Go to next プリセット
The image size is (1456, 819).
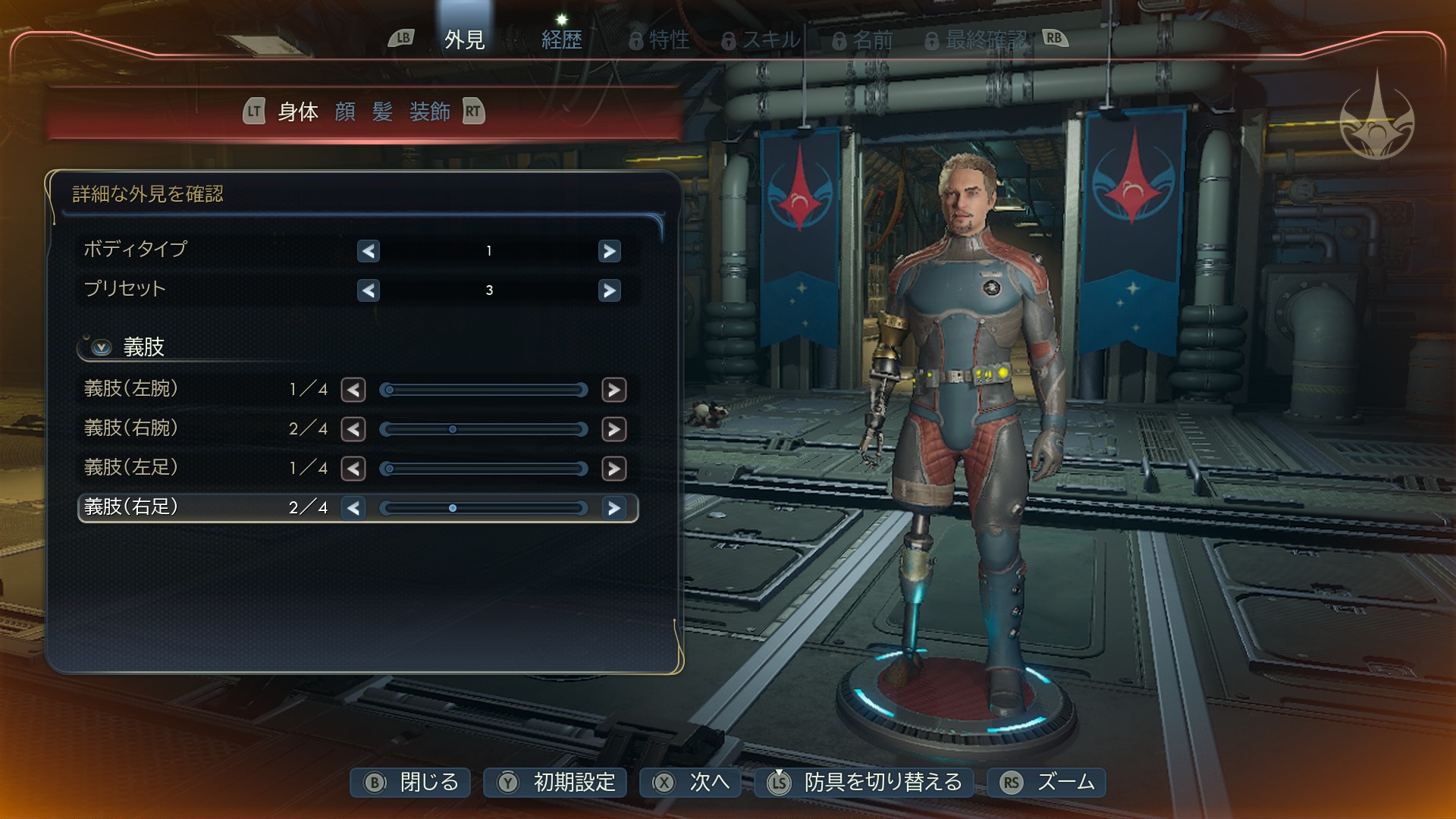coord(609,290)
